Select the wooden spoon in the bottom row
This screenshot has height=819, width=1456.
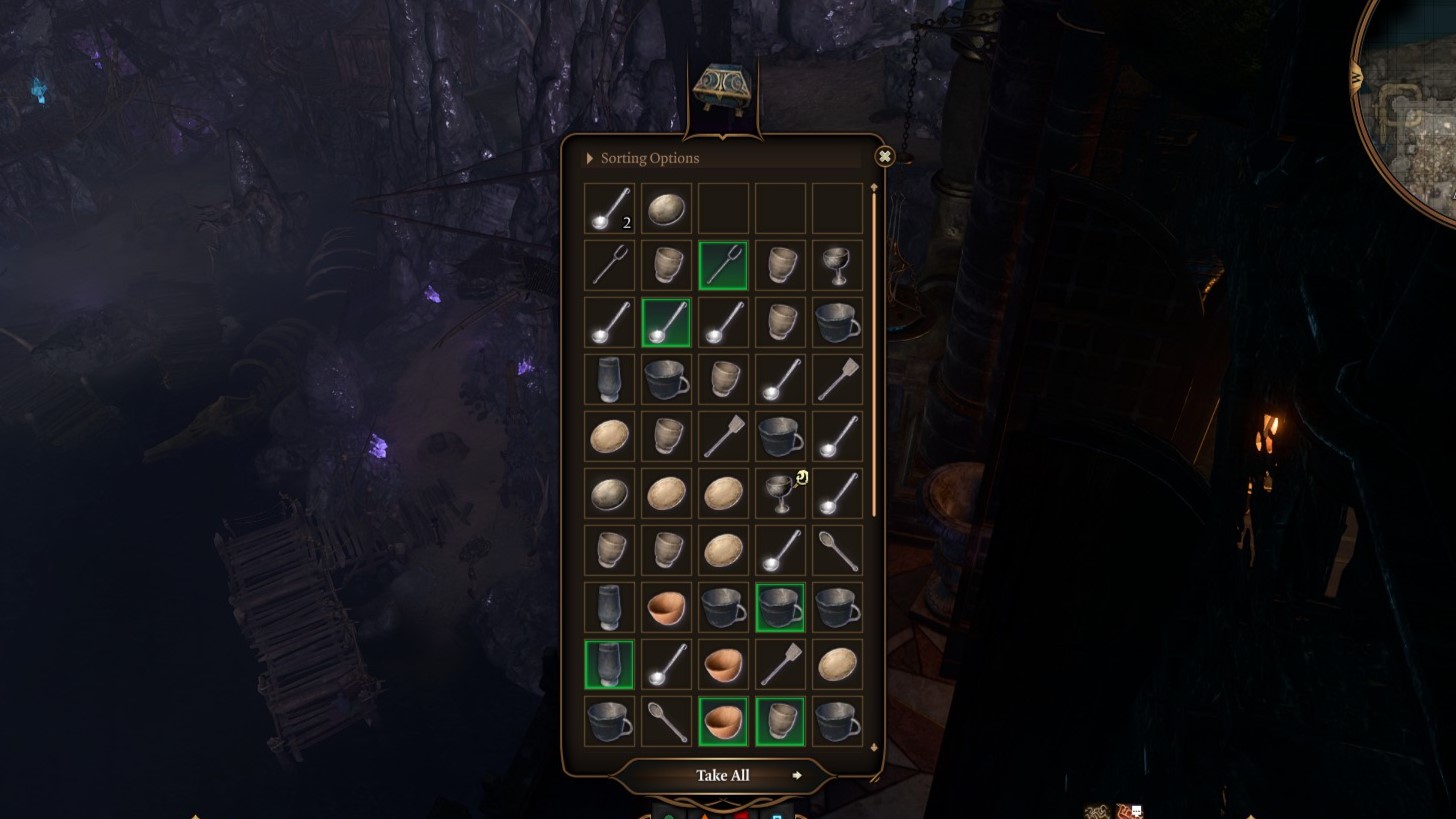click(x=666, y=719)
